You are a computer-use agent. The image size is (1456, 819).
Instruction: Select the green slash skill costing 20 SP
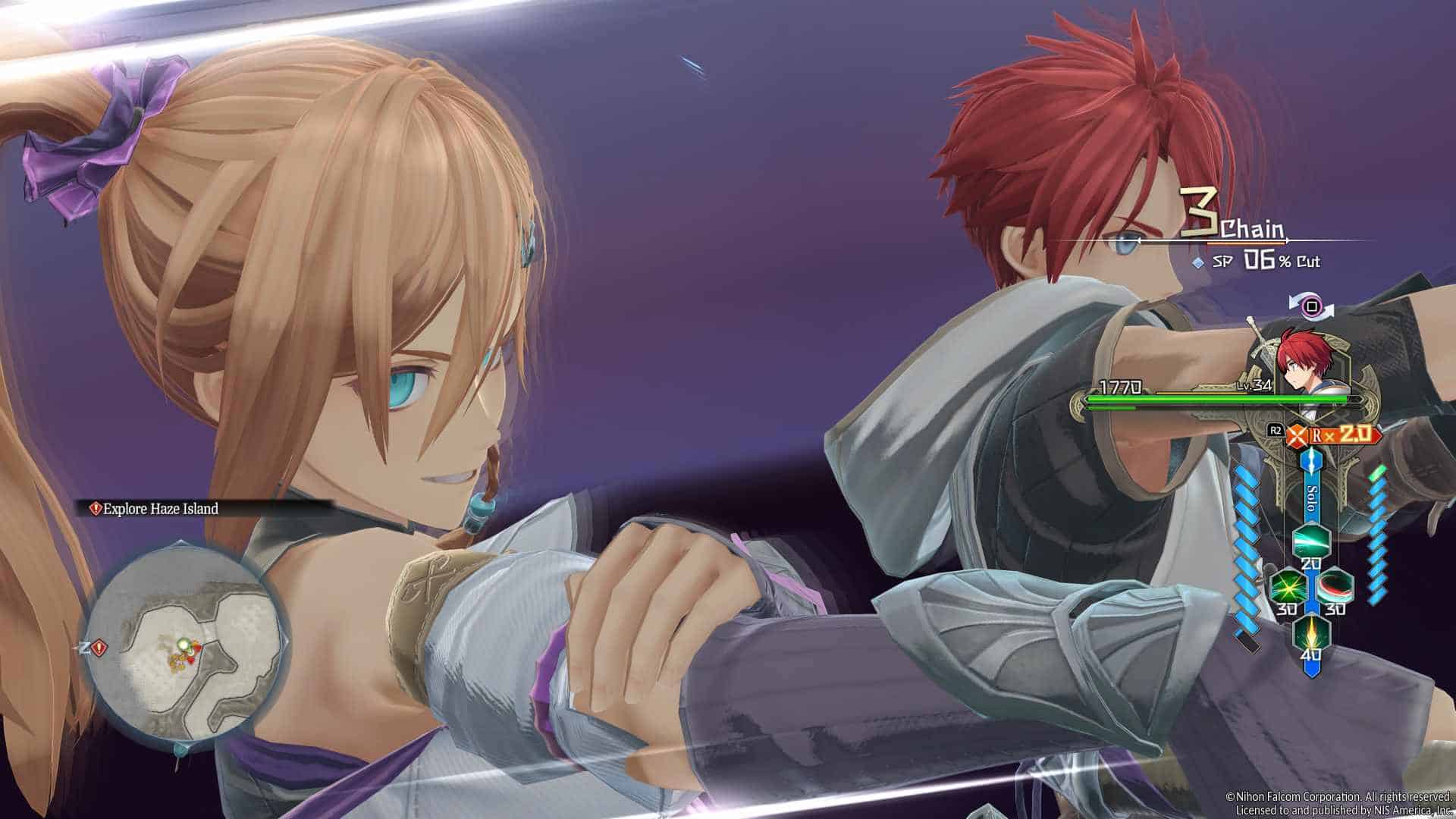click(x=1312, y=541)
